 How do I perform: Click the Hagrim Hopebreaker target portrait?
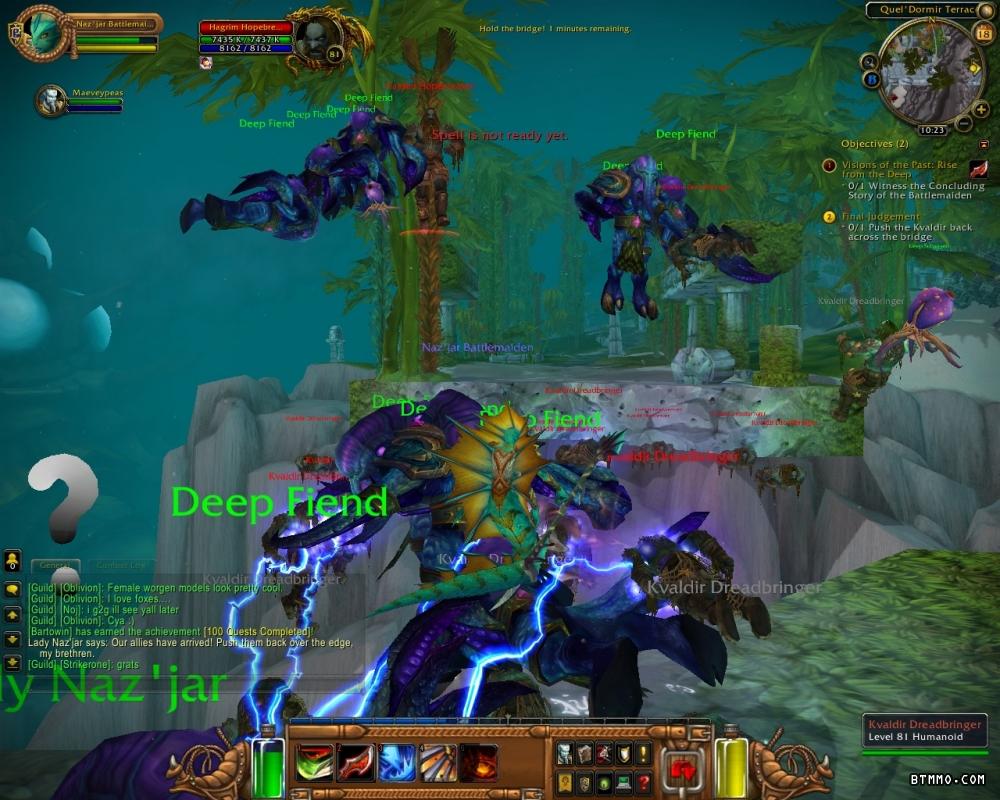(x=316, y=38)
